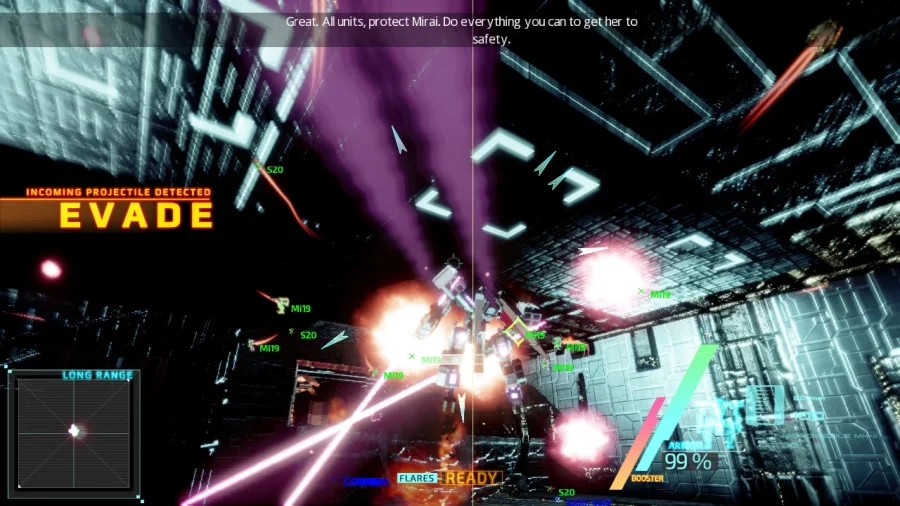Click the long range radar display
Viewport: 900px width, 506px height.
click(74, 433)
